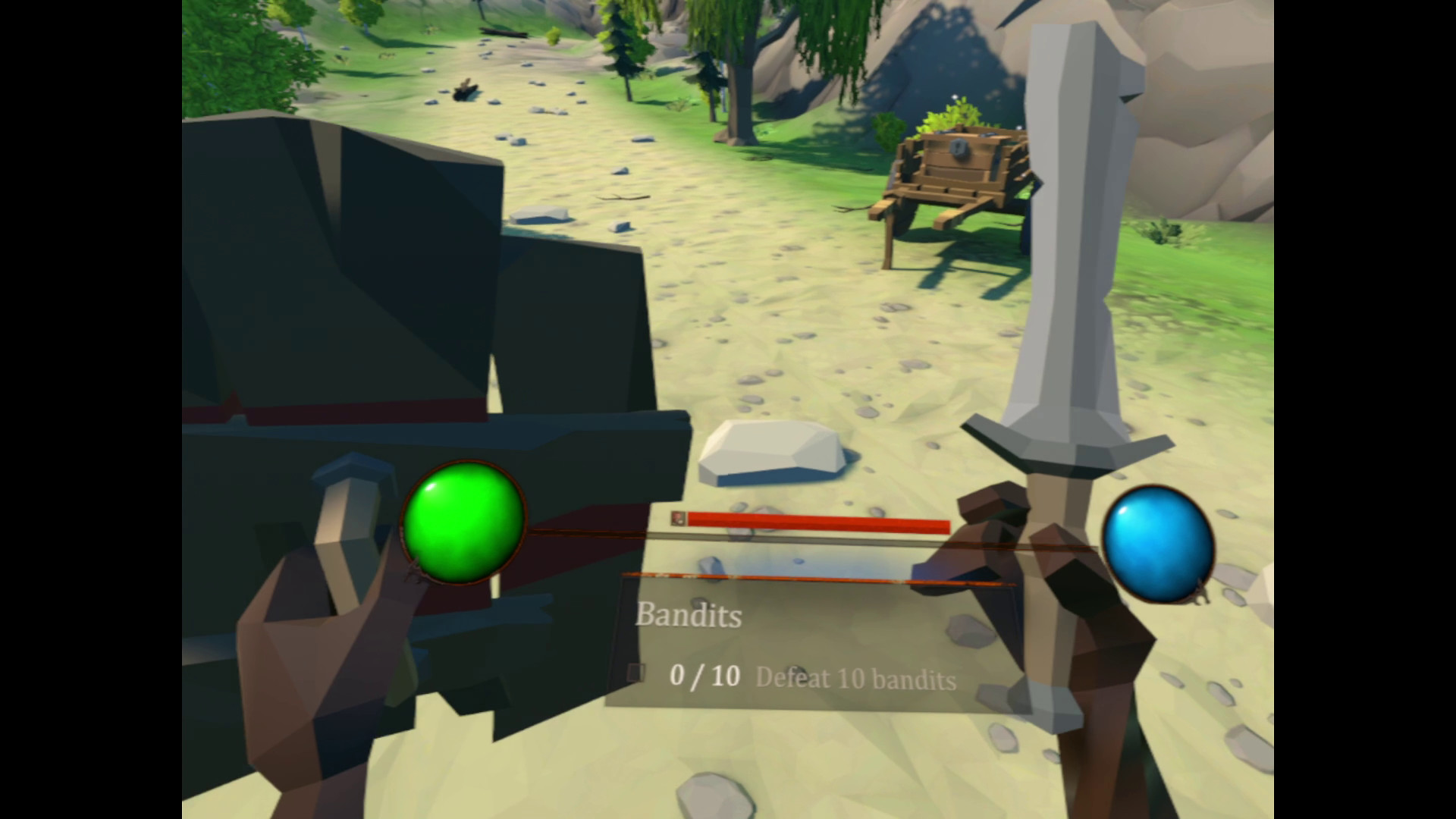Image resolution: width=1456 pixels, height=819 pixels.
Task: Click the player portrait icon beside the health bar
Action: pyautogui.click(x=677, y=520)
